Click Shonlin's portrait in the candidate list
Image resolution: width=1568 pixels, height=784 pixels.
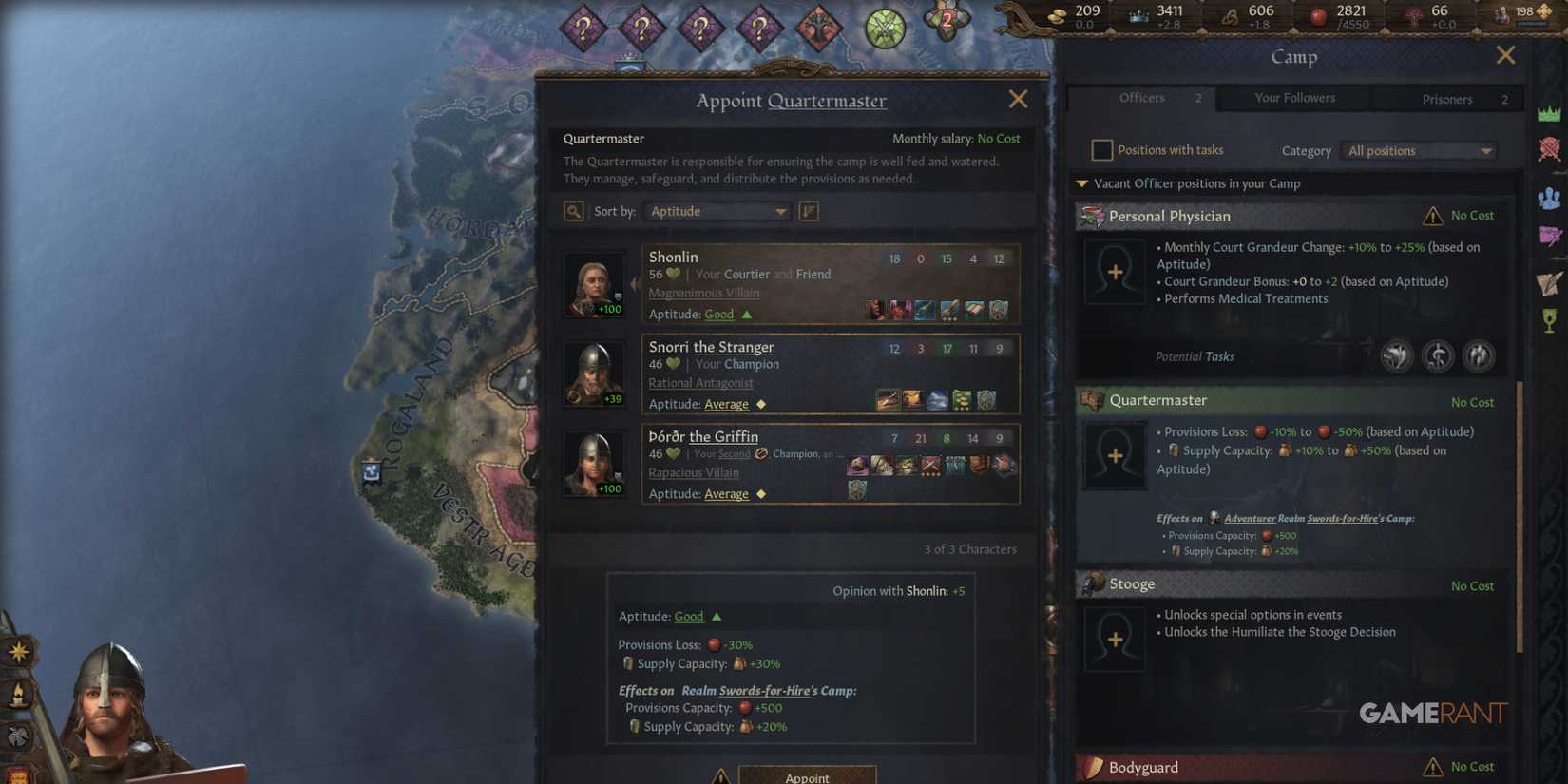[x=594, y=282]
